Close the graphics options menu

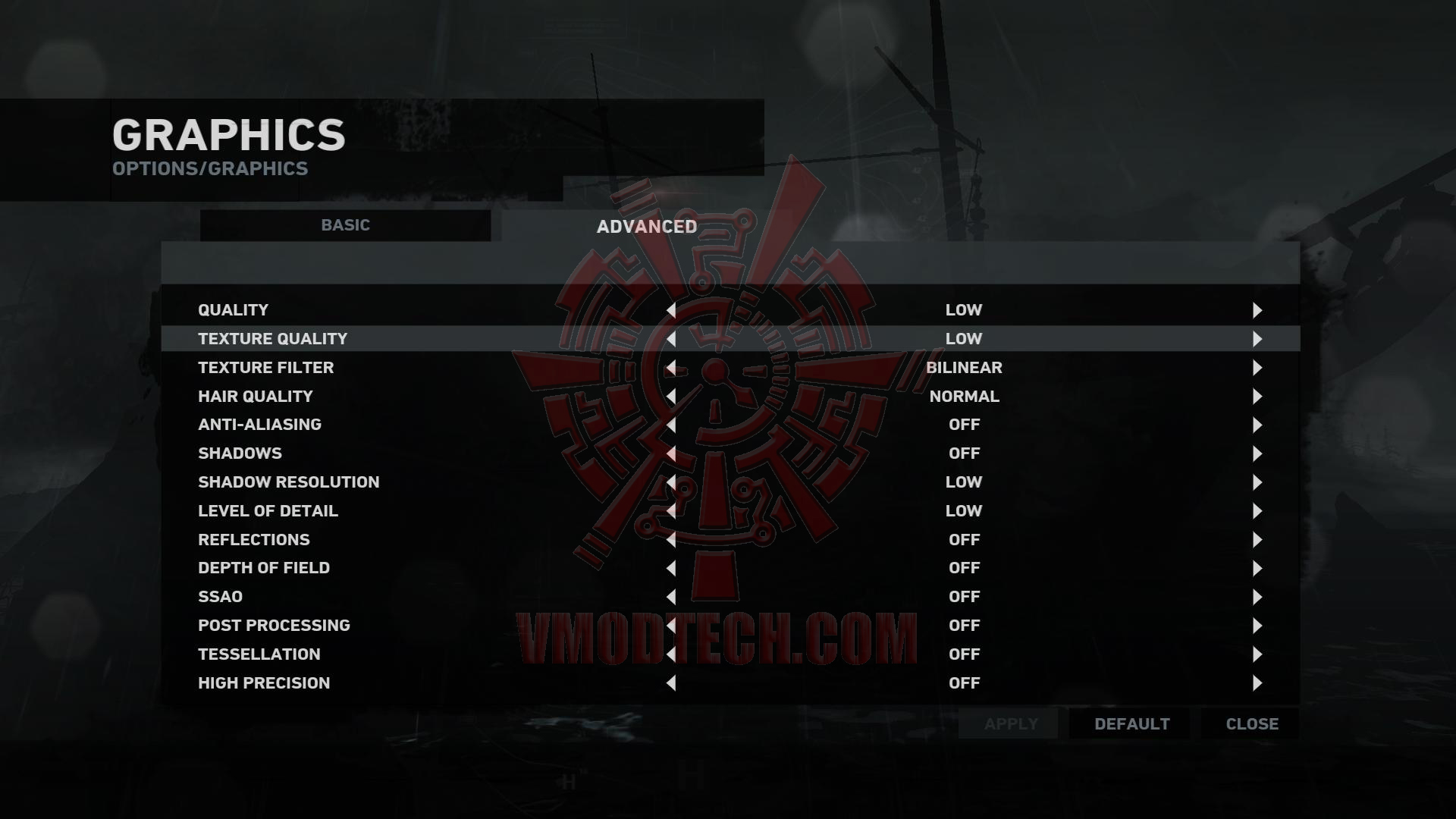click(1251, 724)
